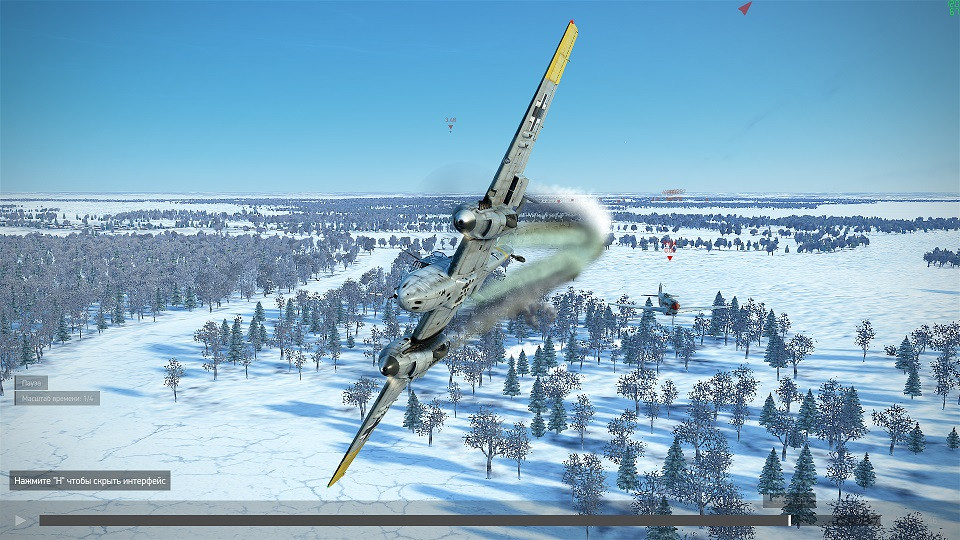Click the replay play button

(x=20, y=520)
